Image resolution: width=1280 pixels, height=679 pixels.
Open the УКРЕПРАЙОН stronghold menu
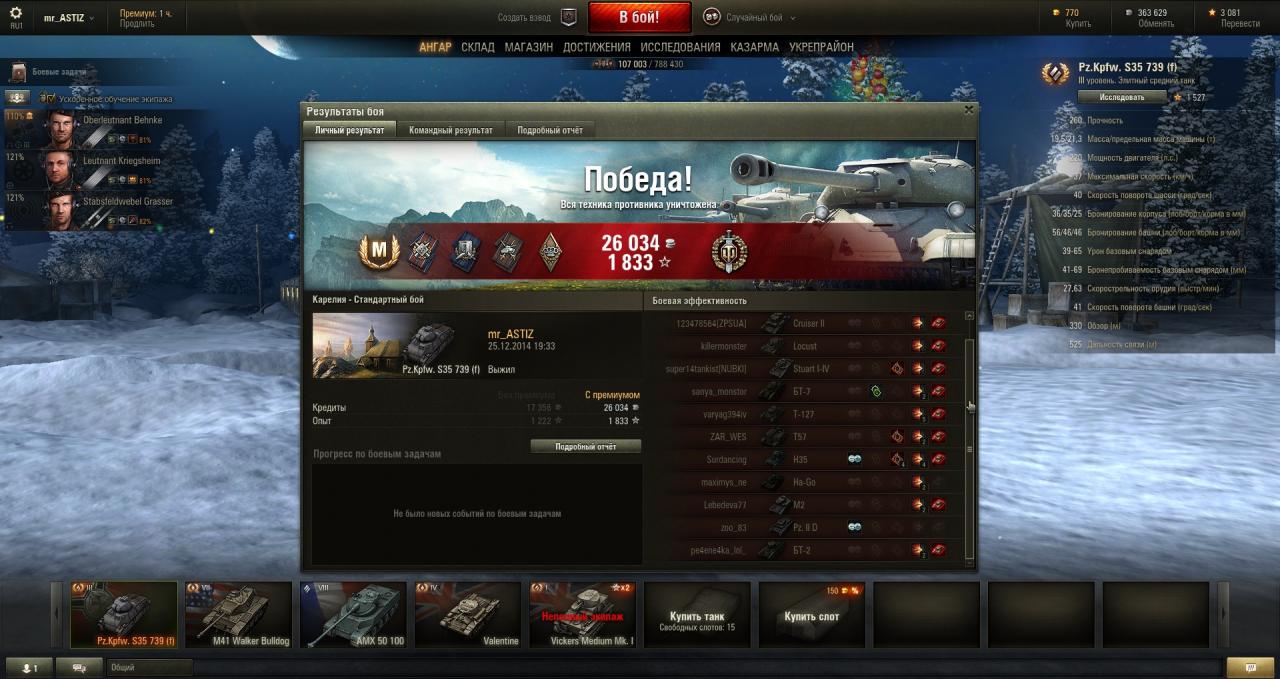(x=821, y=47)
